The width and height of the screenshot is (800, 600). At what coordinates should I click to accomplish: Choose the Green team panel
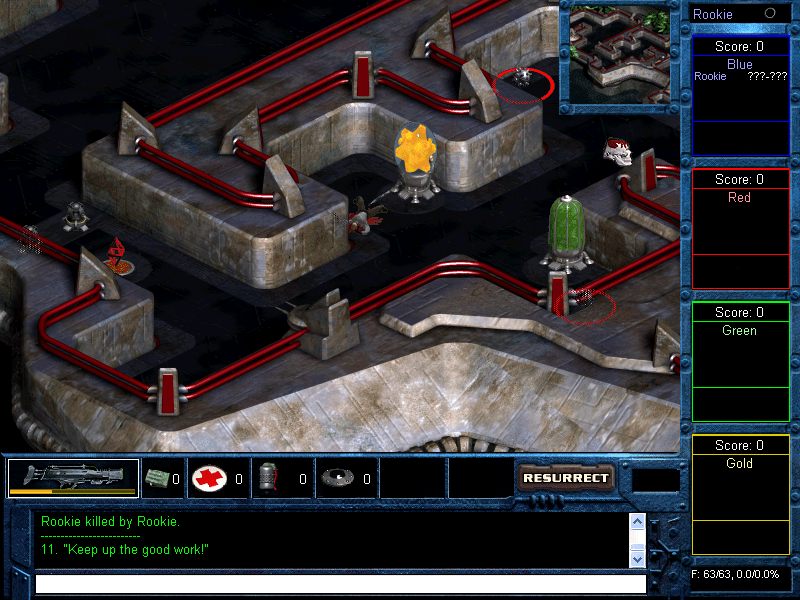coord(740,362)
